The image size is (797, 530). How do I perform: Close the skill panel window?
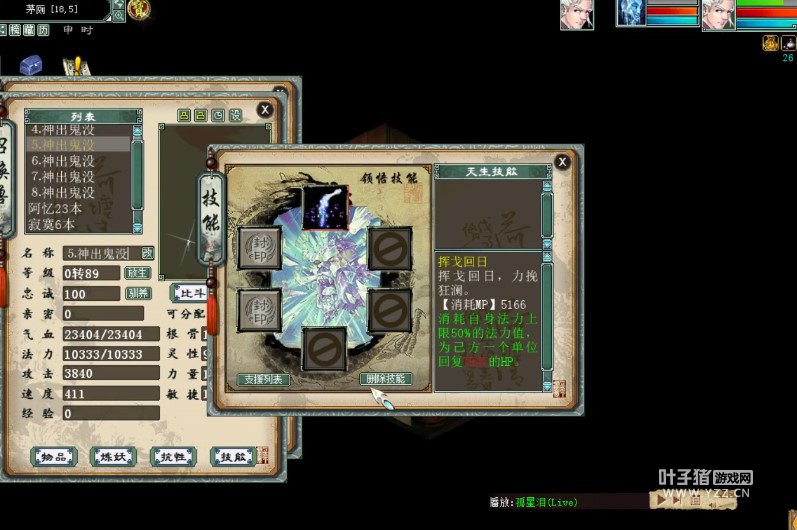point(562,162)
